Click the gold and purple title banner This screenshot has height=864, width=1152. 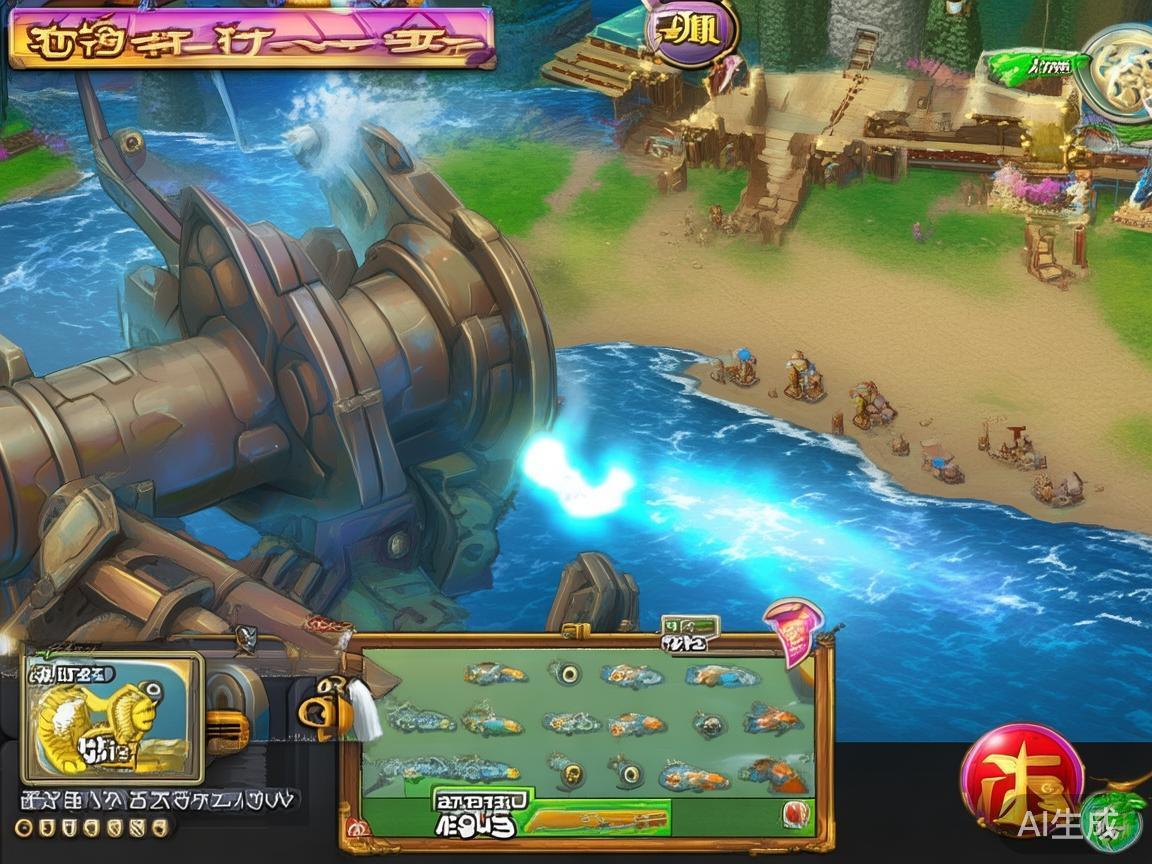(x=251, y=38)
